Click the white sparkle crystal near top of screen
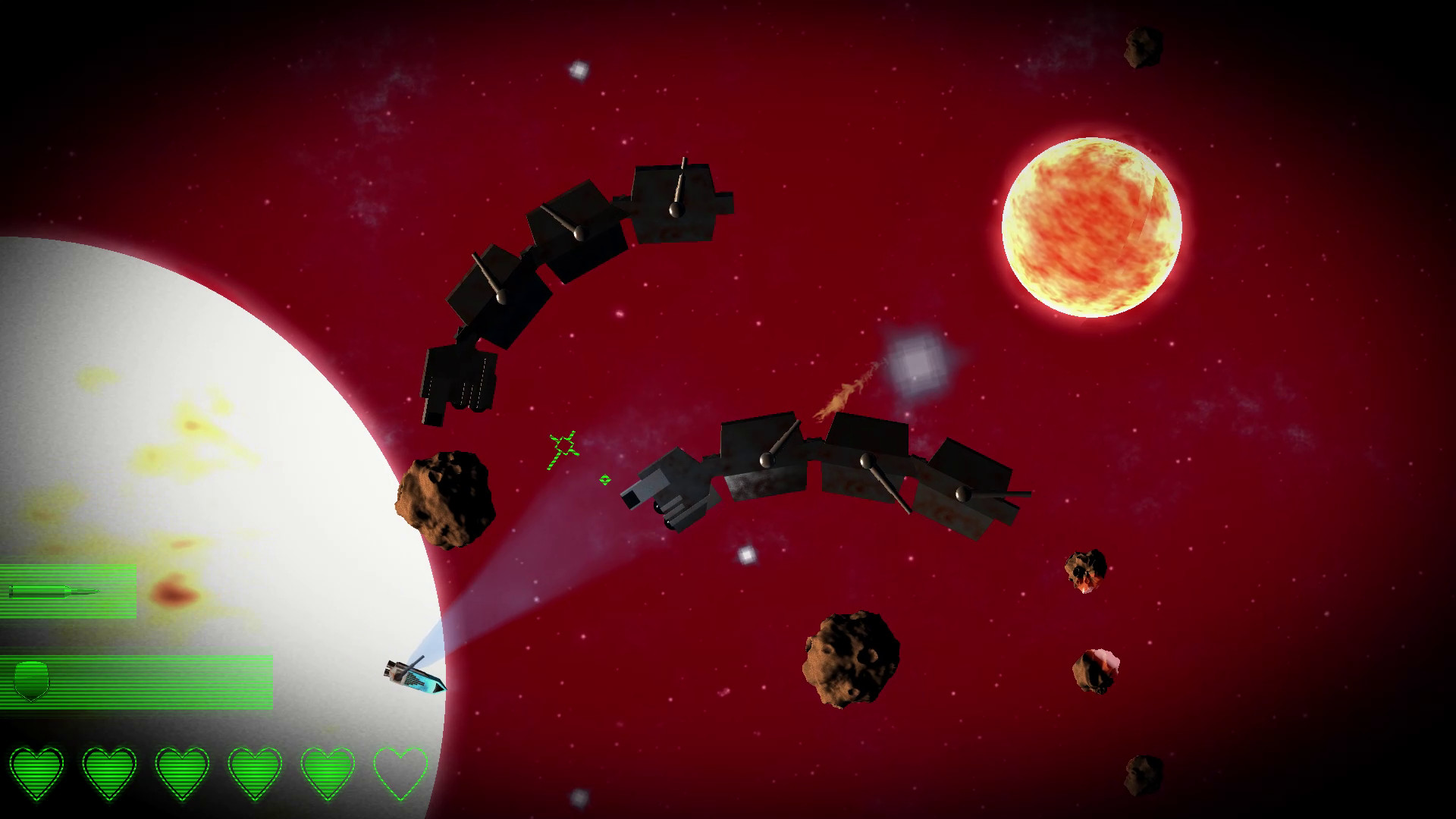 tap(579, 72)
